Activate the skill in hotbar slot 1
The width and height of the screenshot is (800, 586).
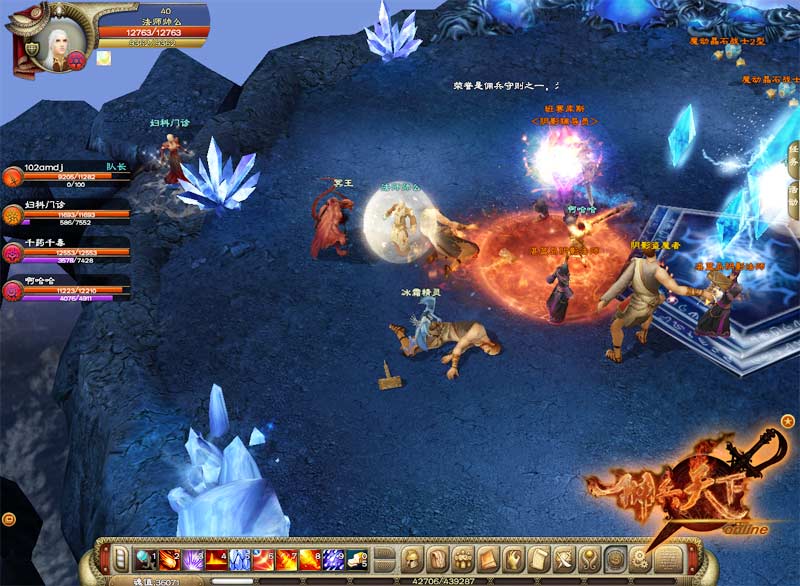point(145,559)
